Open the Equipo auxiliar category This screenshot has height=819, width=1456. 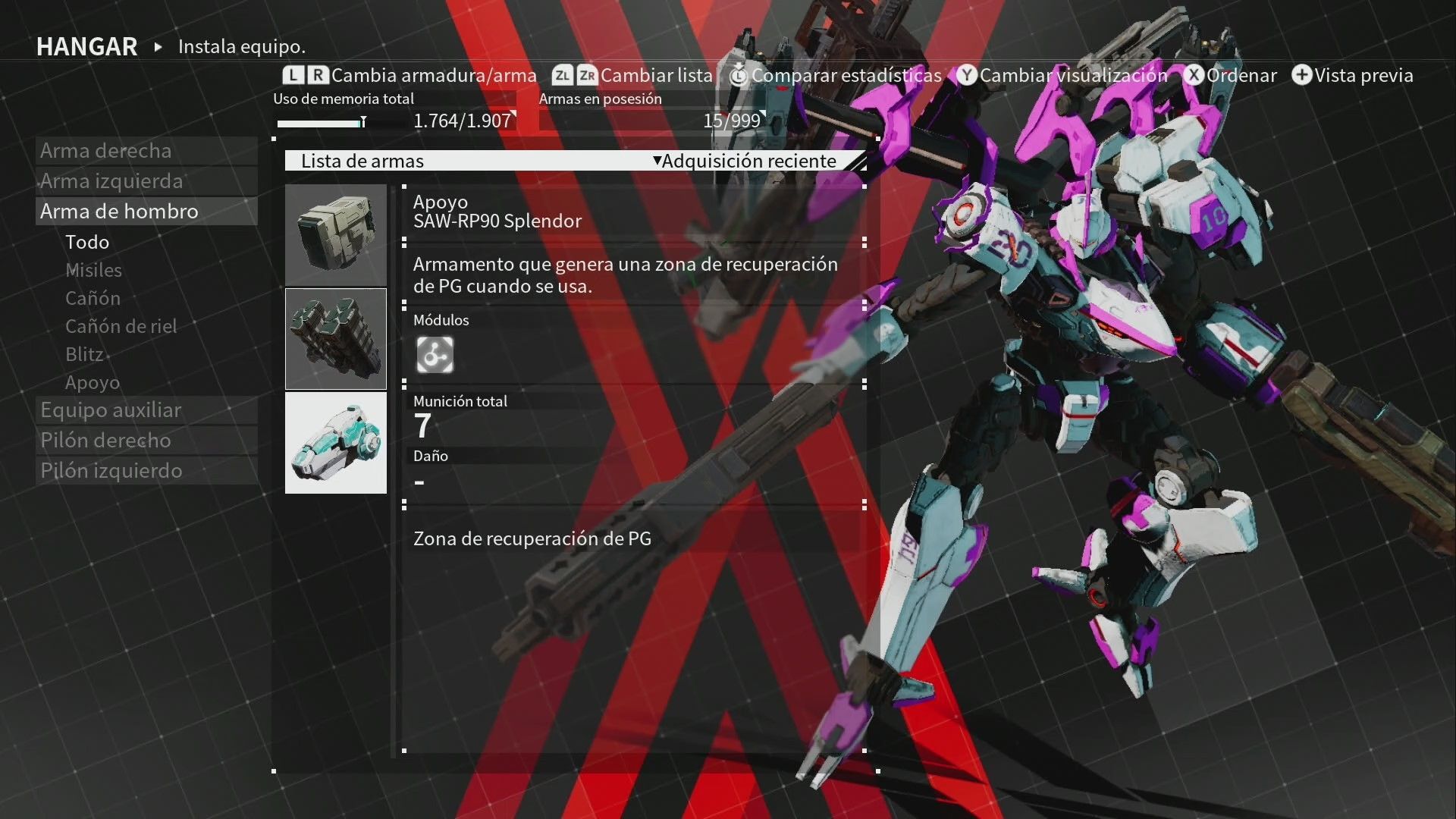click(111, 410)
